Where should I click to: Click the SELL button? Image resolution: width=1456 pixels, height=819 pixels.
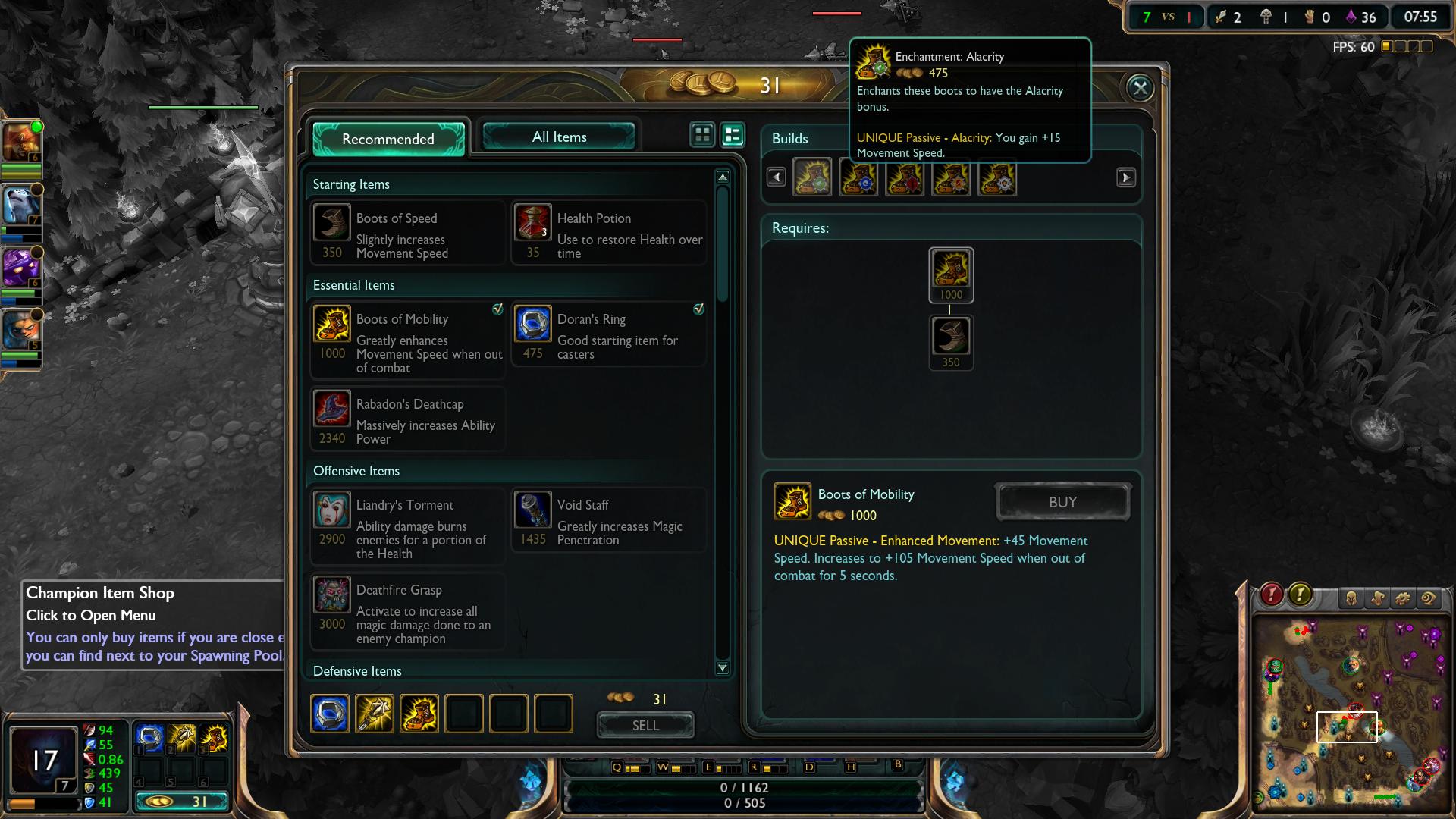pyautogui.click(x=645, y=725)
